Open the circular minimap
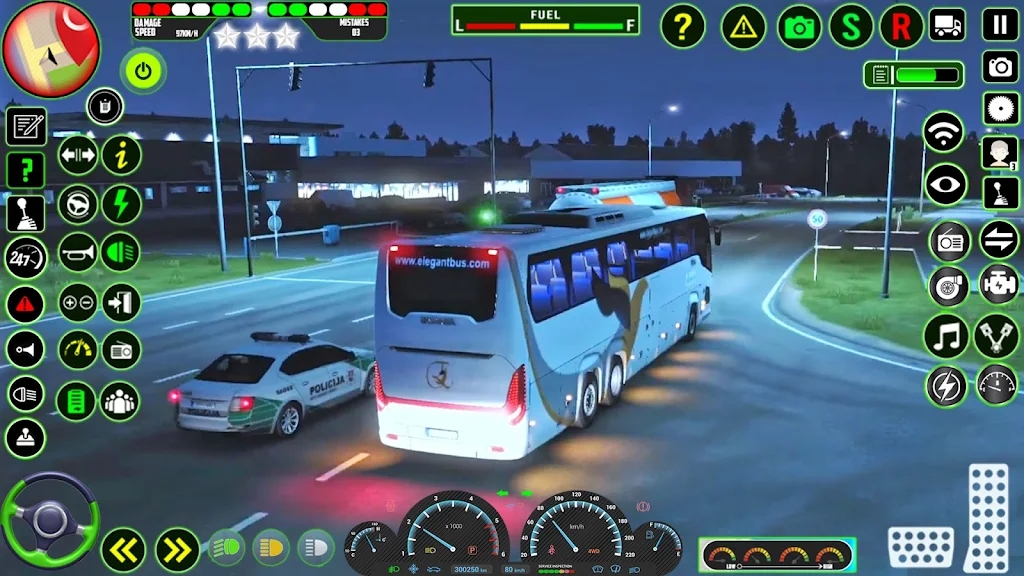 51,48
